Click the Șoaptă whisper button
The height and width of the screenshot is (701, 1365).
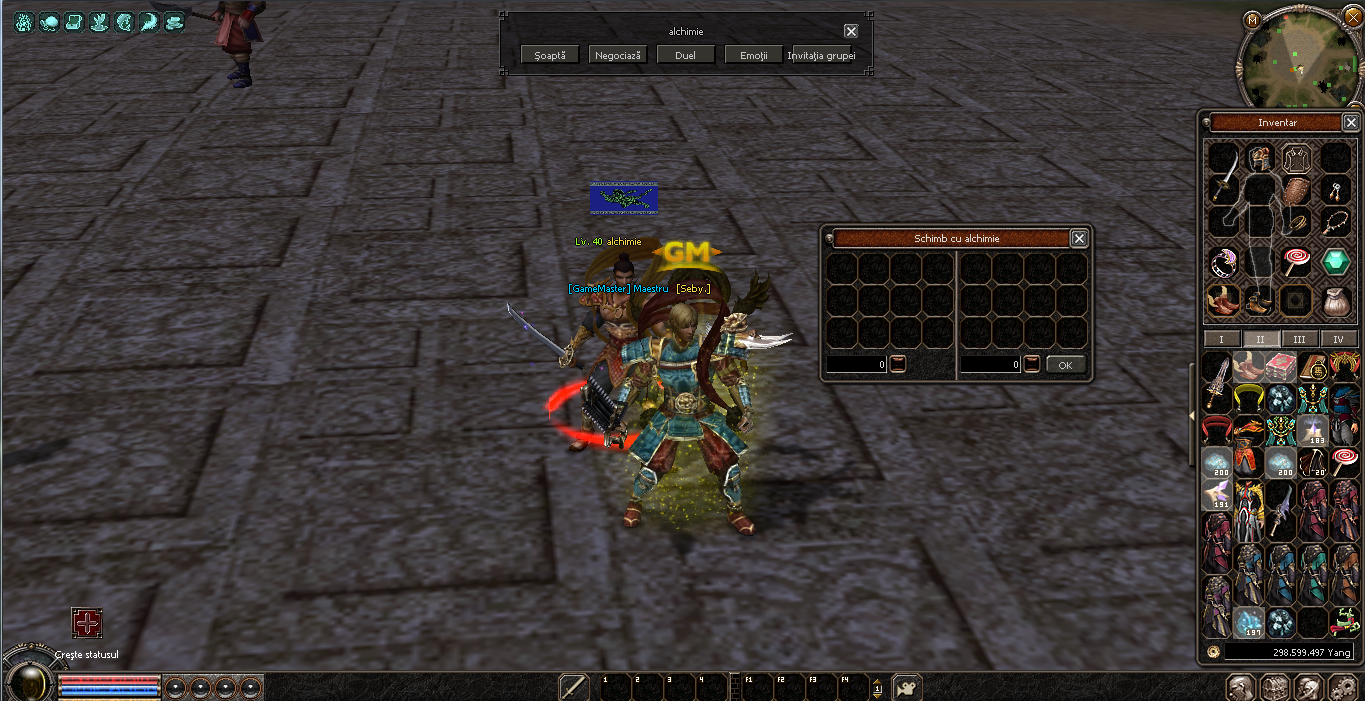pos(550,55)
